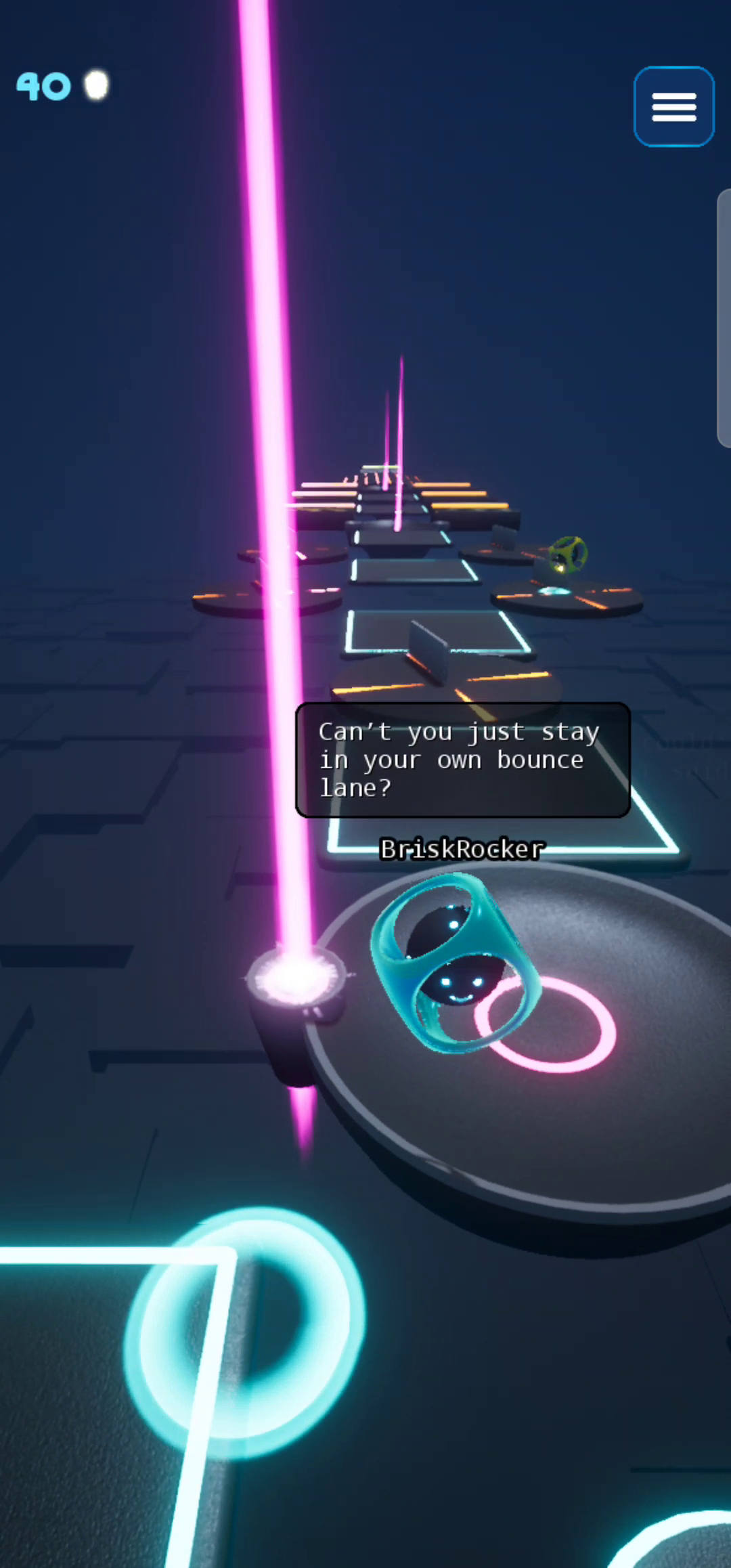Open the hamburger menu button
The height and width of the screenshot is (1568, 731).
pos(673,107)
